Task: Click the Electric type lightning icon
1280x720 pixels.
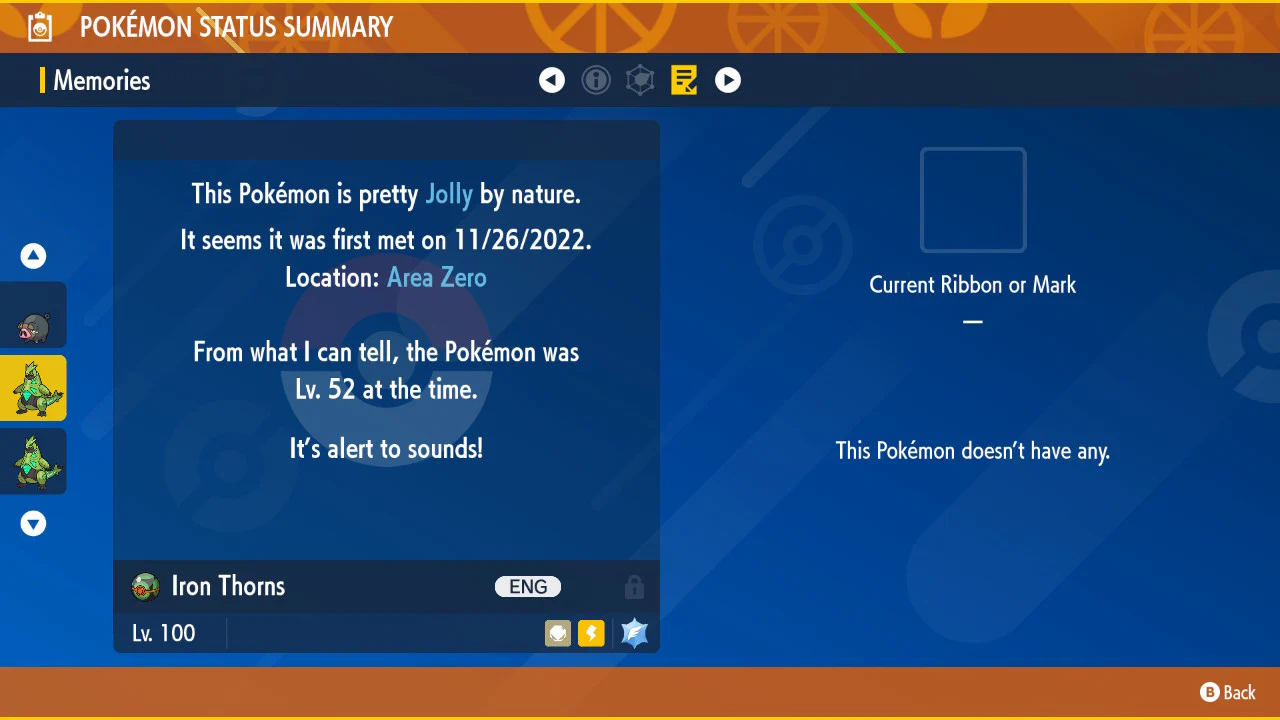Action: pos(591,633)
